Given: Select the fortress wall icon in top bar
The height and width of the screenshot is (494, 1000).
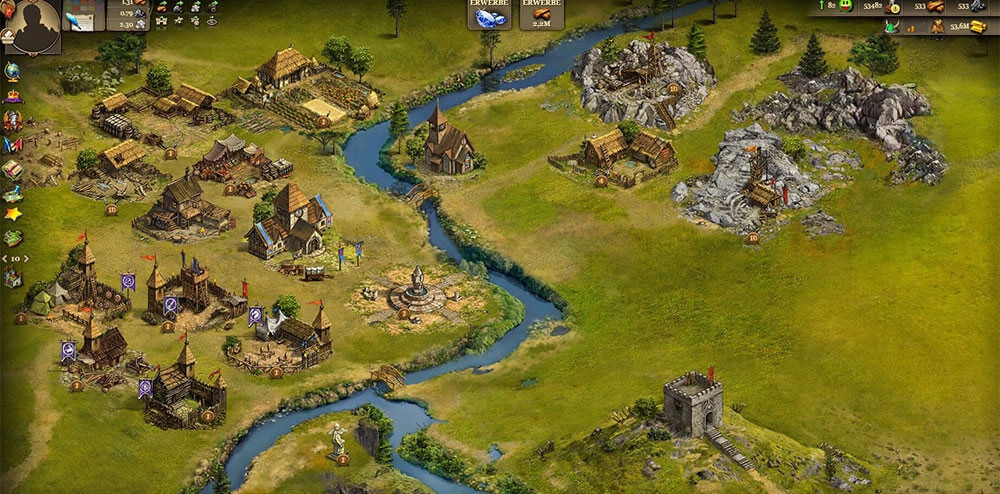Looking at the screenshot, I should point(161,20).
